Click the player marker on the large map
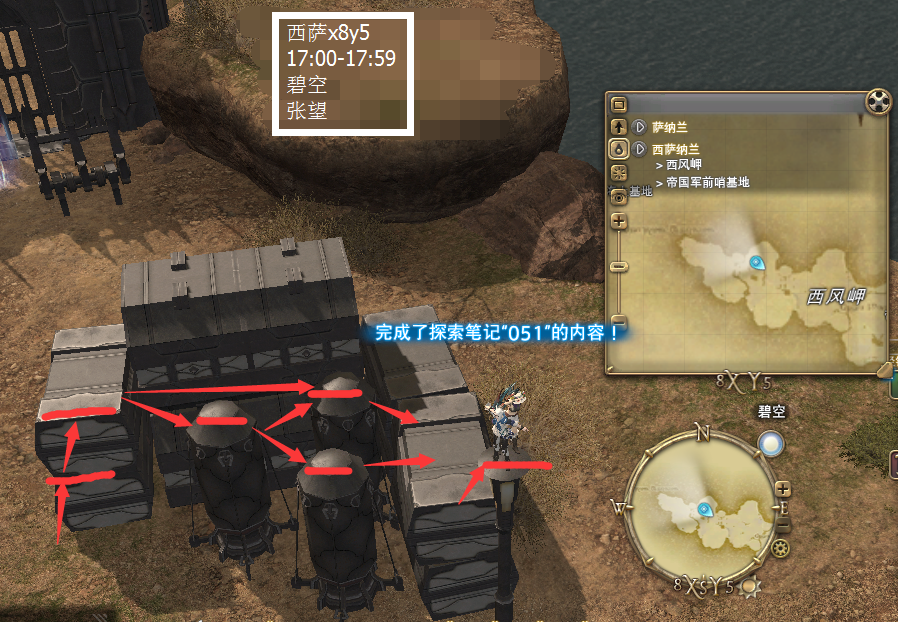The image size is (898, 622). (x=757, y=263)
